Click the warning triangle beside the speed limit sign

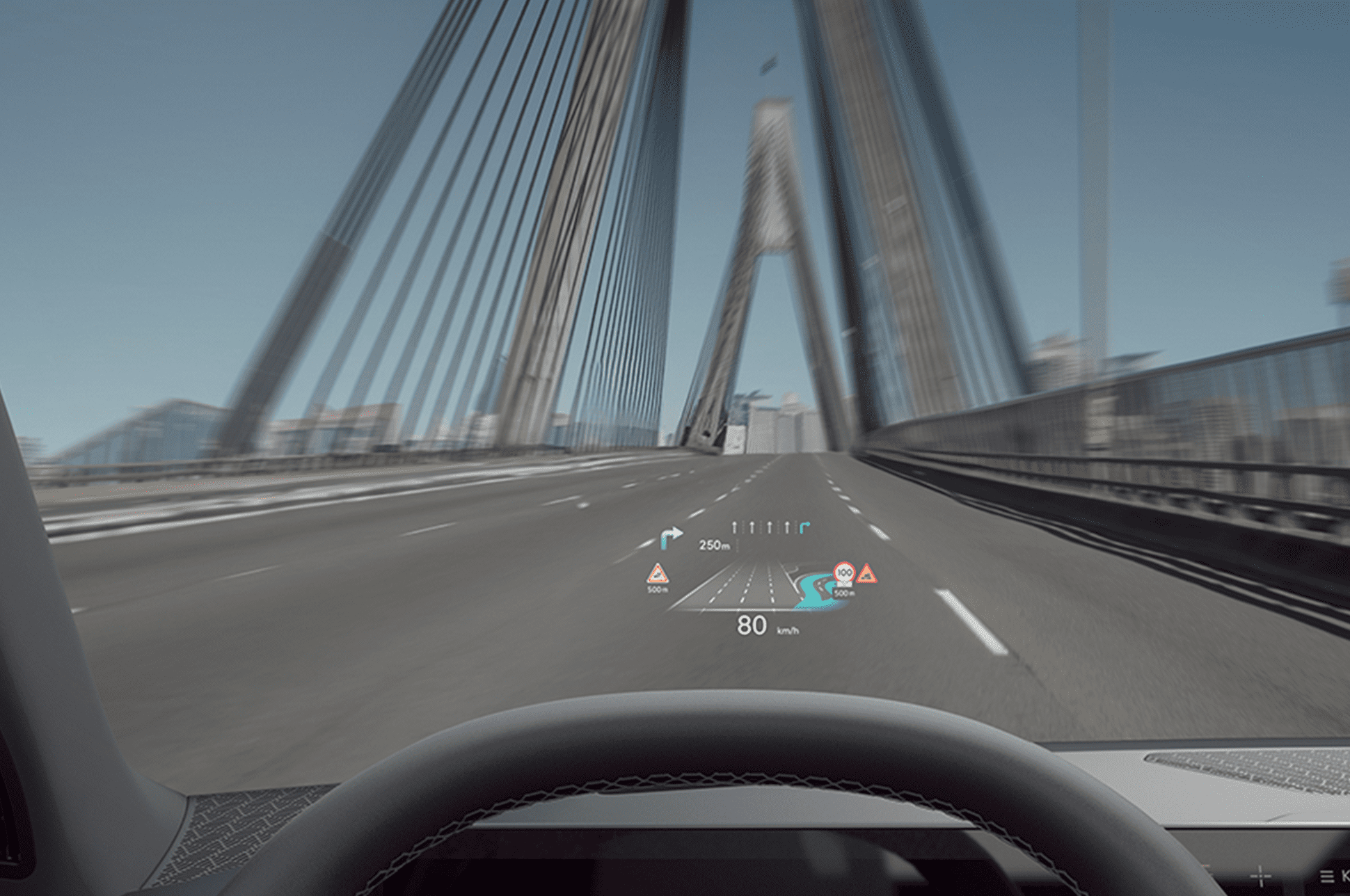click(x=866, y=574)
